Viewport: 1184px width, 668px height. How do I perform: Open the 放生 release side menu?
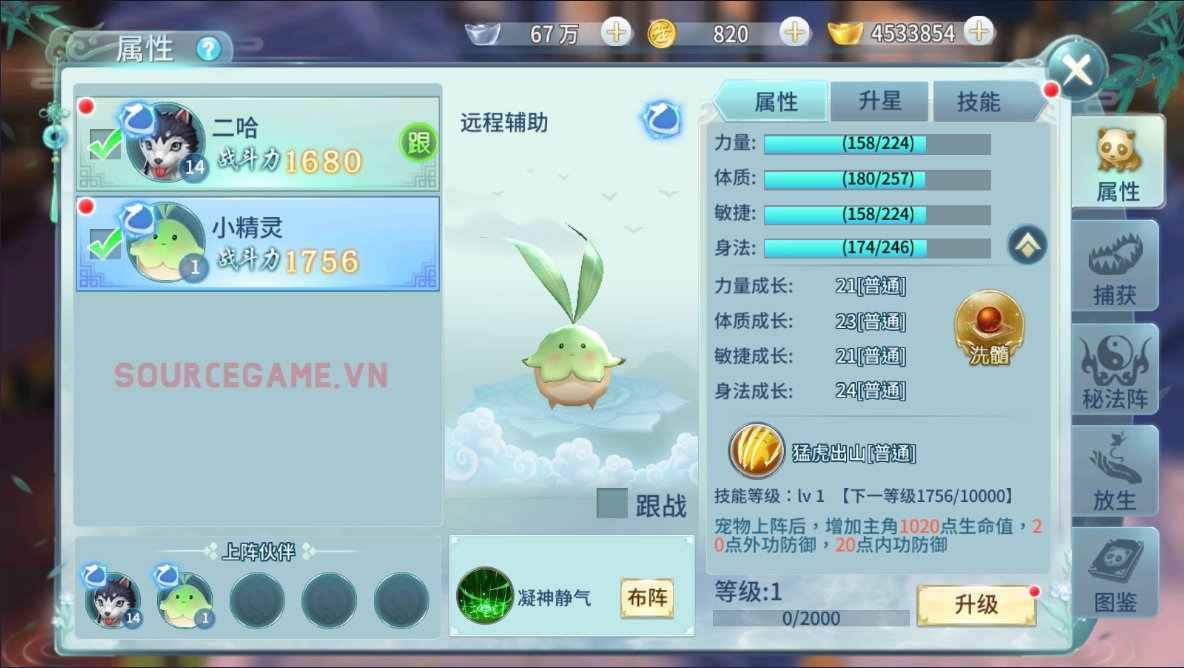1114,470
